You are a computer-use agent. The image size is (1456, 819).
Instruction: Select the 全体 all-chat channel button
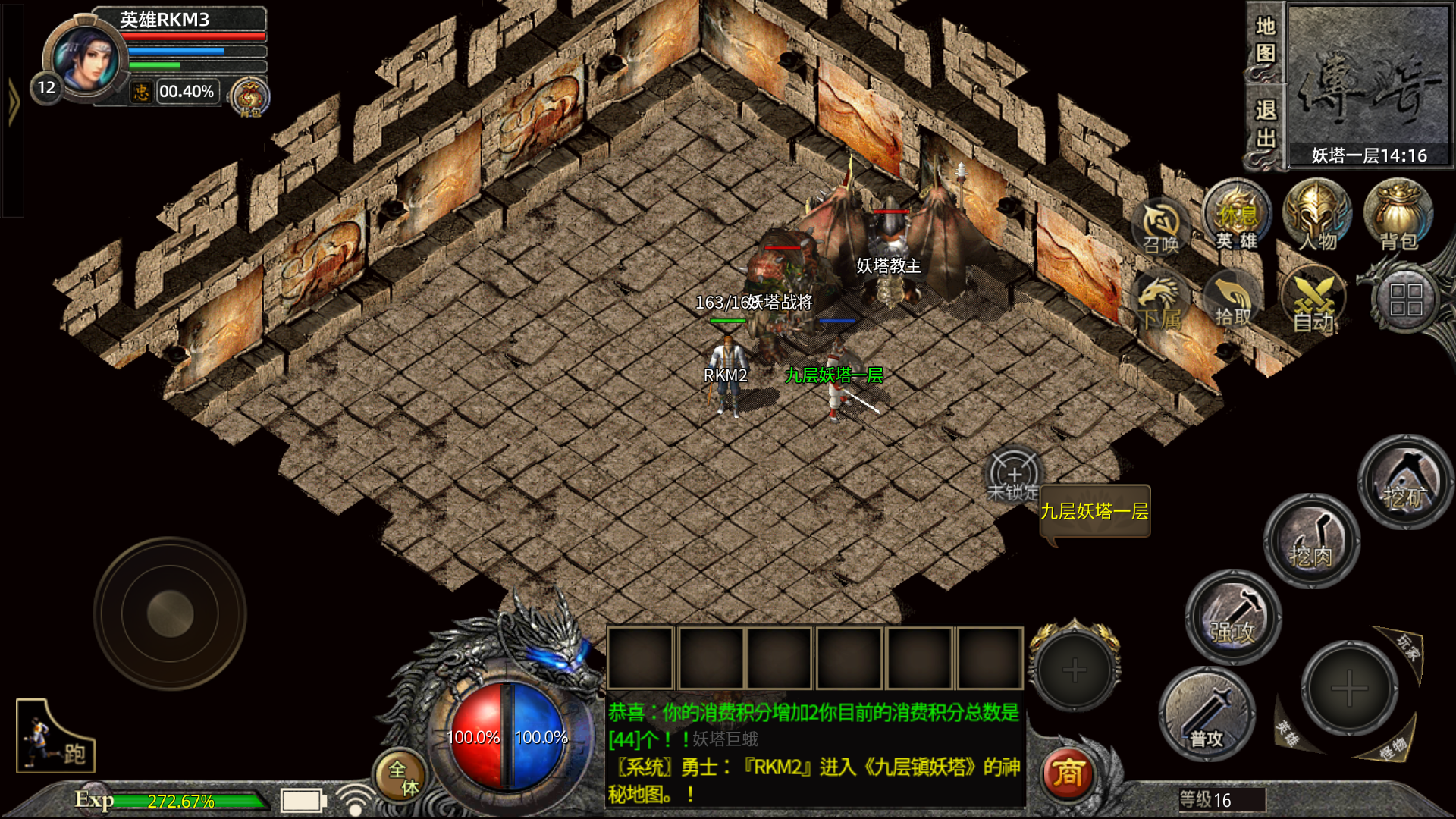click(400, 777)
